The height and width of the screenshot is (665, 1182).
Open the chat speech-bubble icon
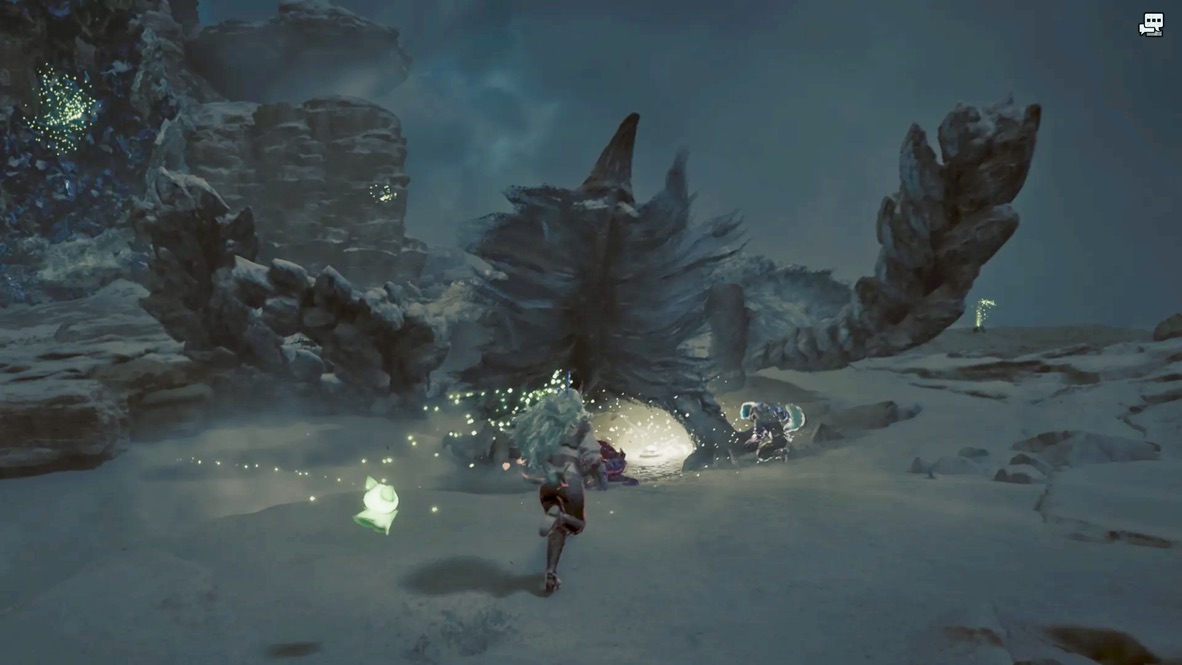(1151, 25)
